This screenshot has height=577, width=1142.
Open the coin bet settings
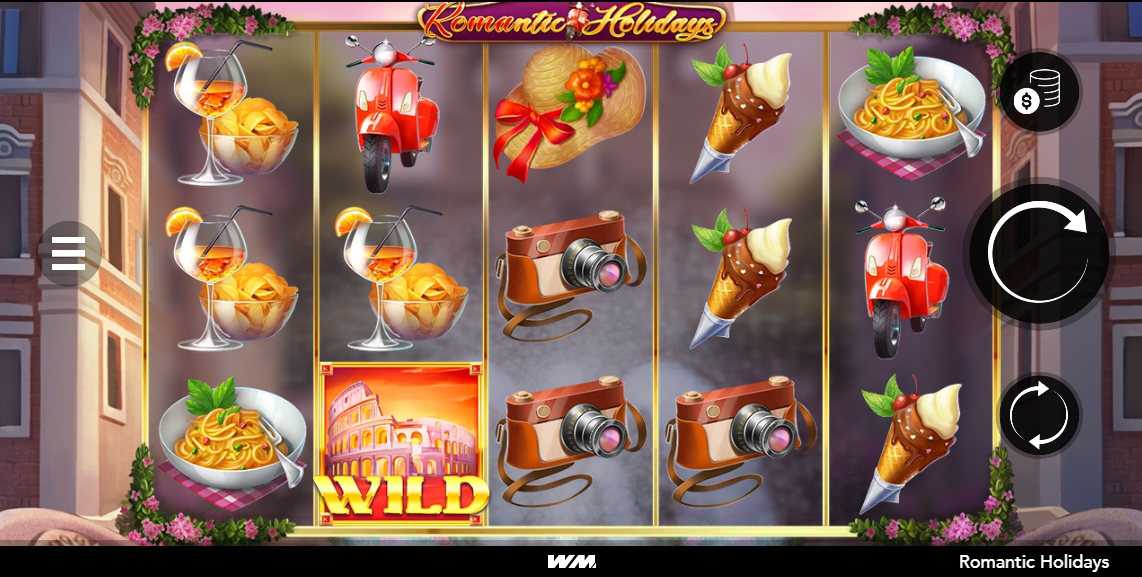click(1039, 92)
